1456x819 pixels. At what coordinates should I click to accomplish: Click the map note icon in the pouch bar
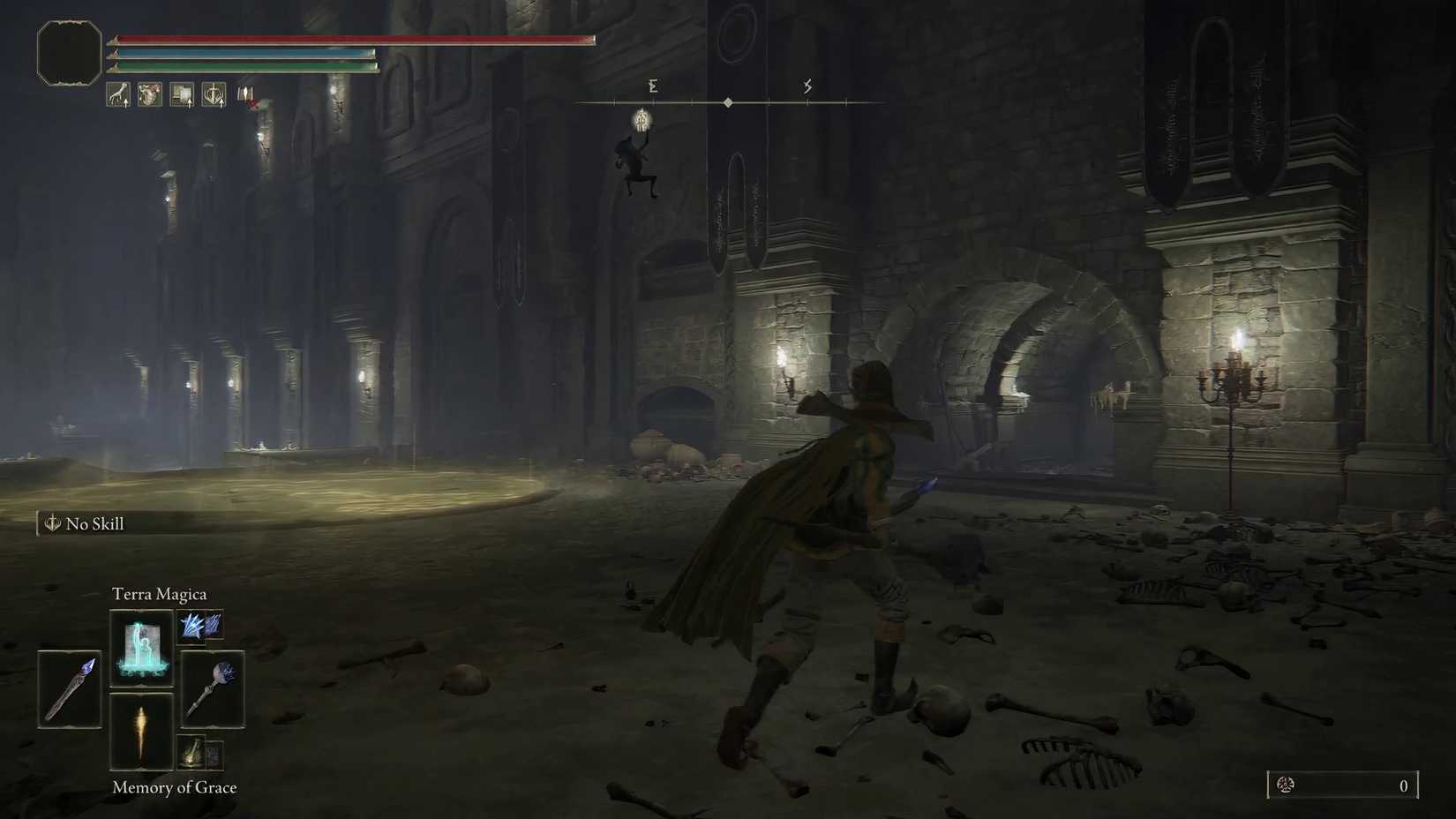coord(182,94)
